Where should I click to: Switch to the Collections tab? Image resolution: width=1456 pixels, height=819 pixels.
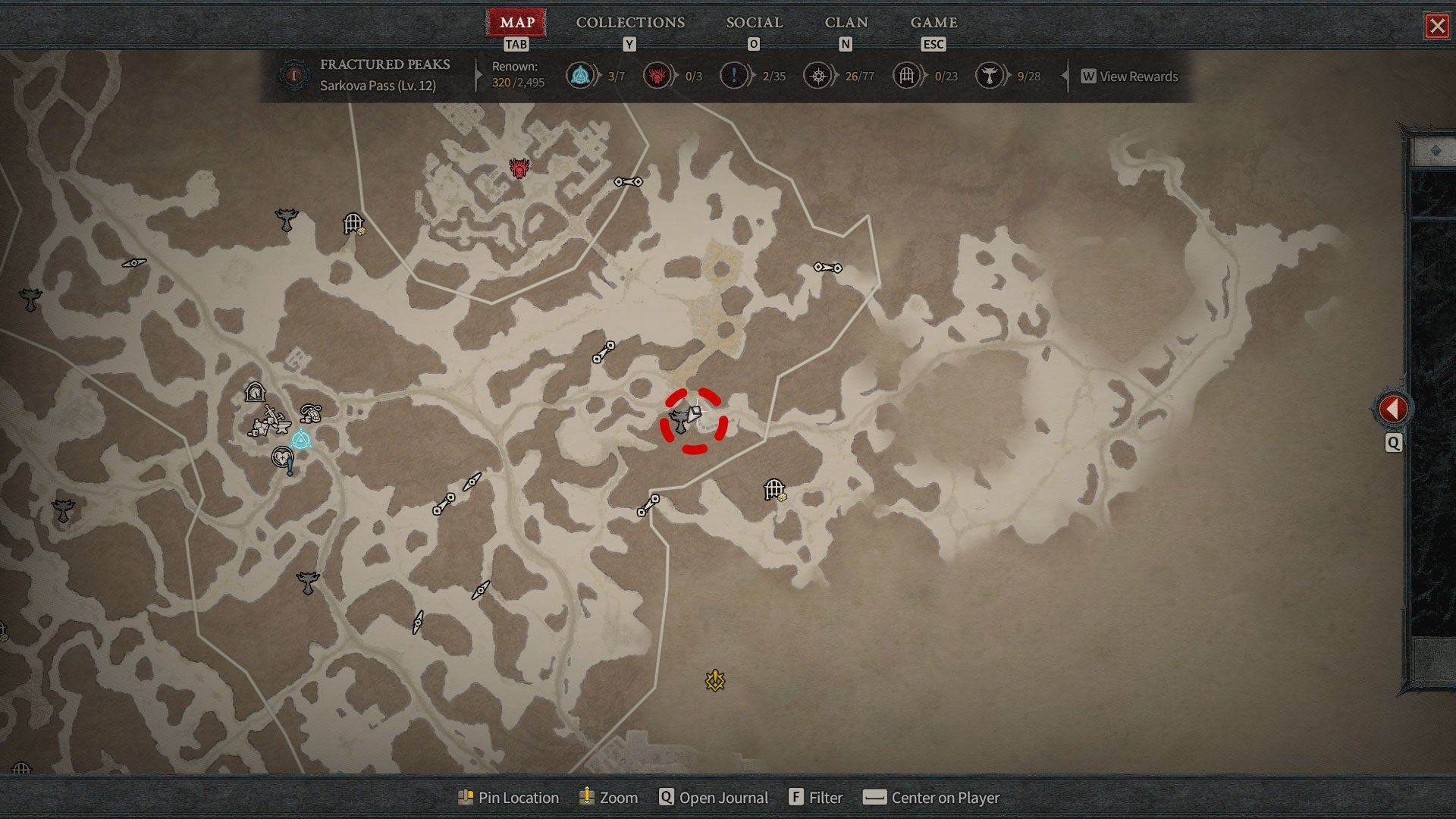click(630, 23)
